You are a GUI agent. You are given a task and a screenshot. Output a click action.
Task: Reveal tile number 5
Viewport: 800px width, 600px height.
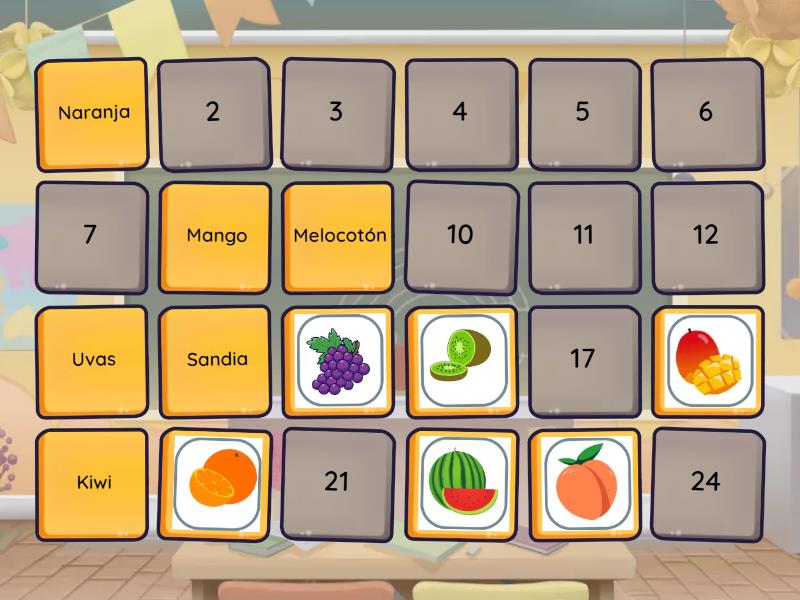click(x=583, y=113)
